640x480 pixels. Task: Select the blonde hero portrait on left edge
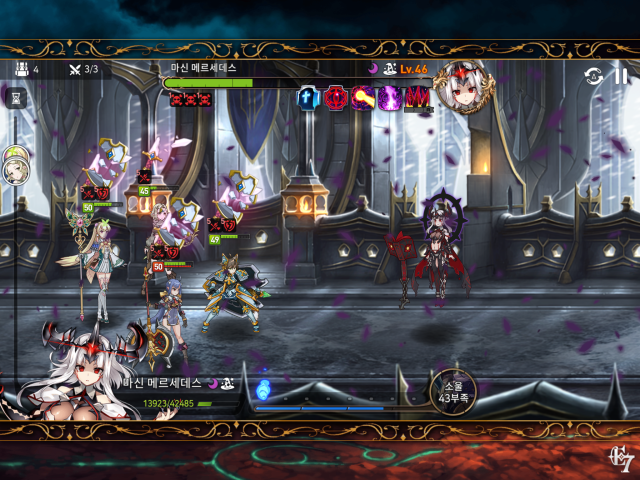coord(15,169)
